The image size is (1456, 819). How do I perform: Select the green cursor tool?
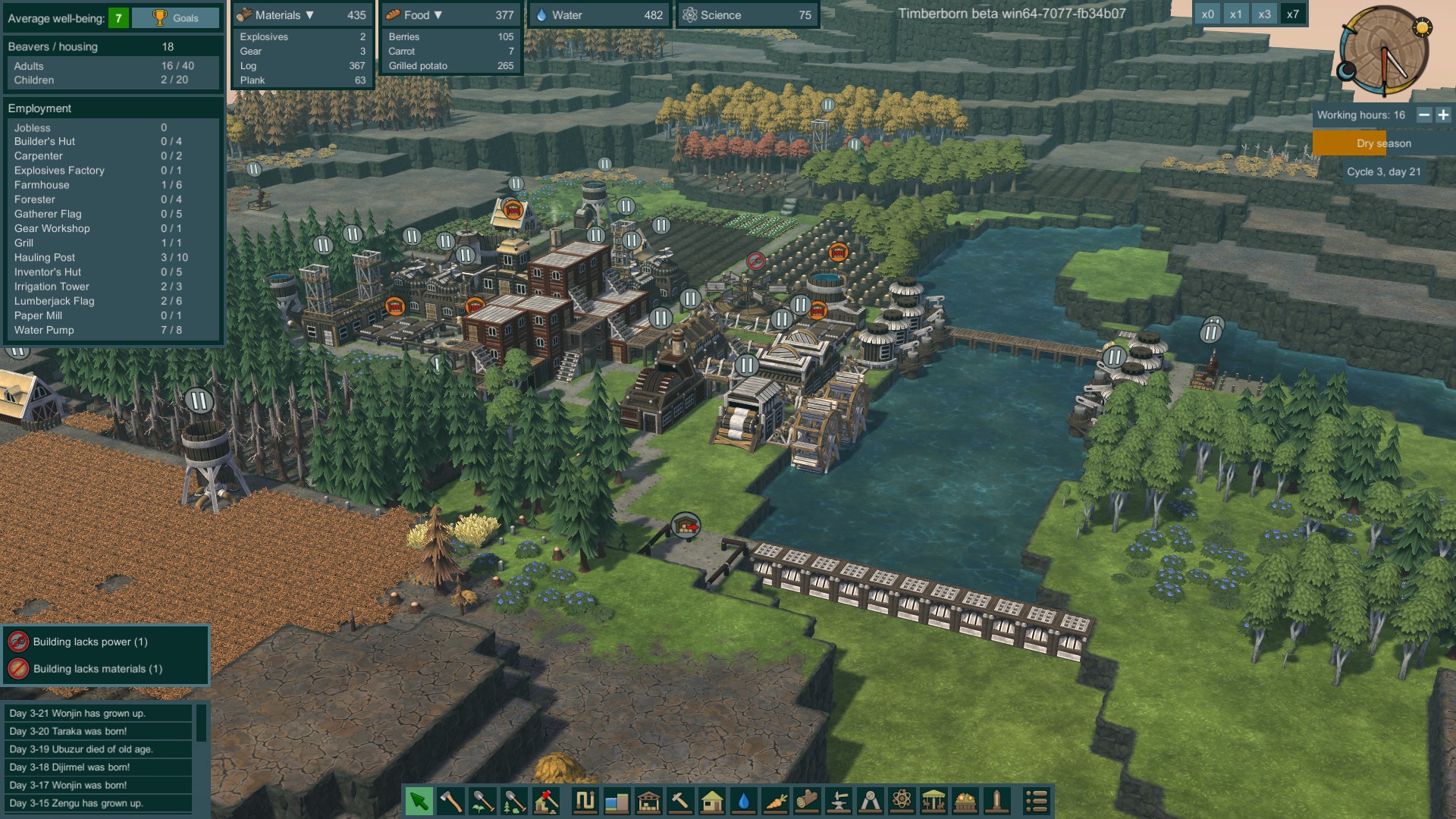419,801
